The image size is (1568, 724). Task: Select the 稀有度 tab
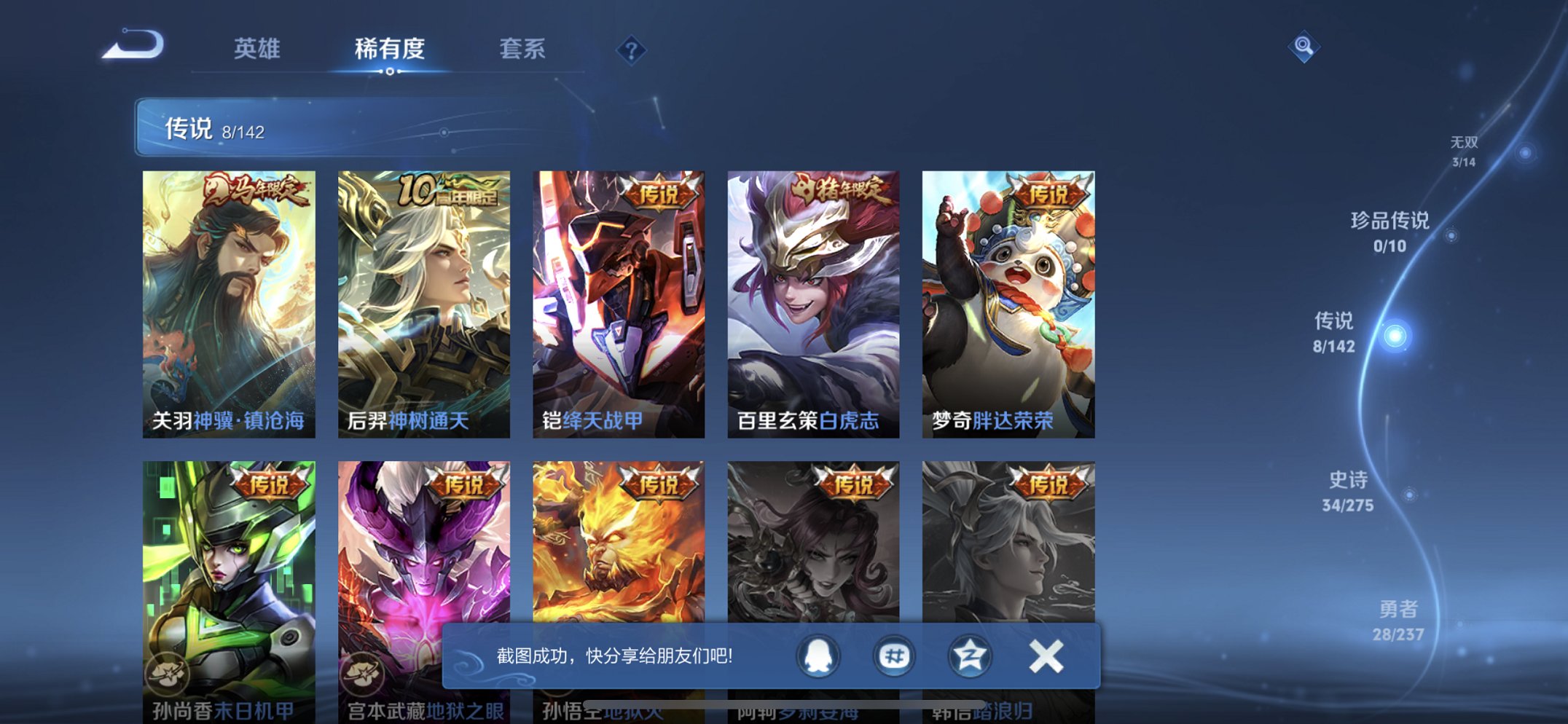391,50
